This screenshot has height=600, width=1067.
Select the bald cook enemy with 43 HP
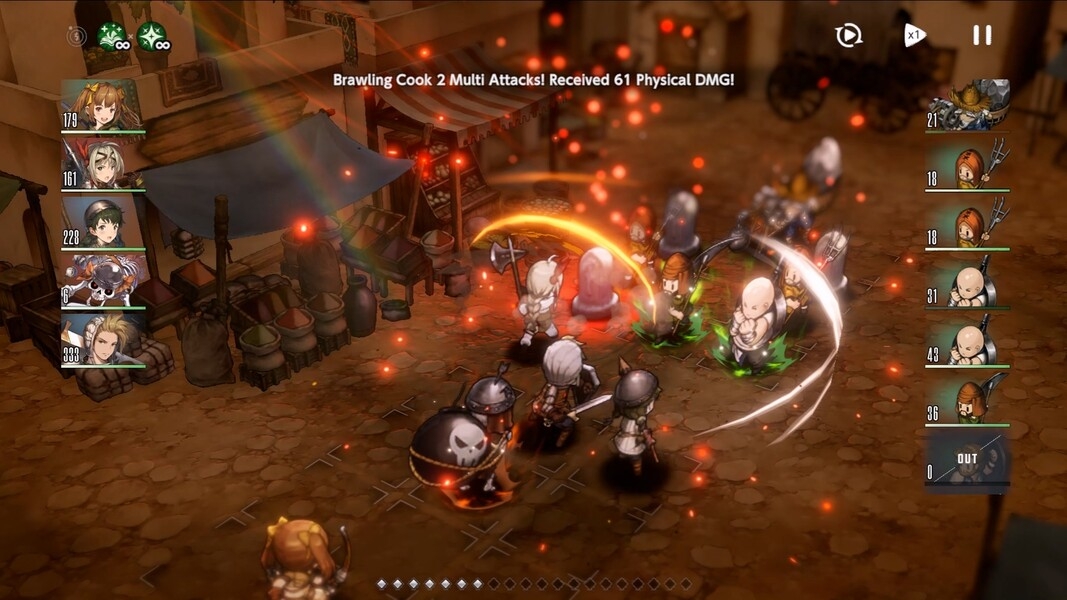click(968, 340)
